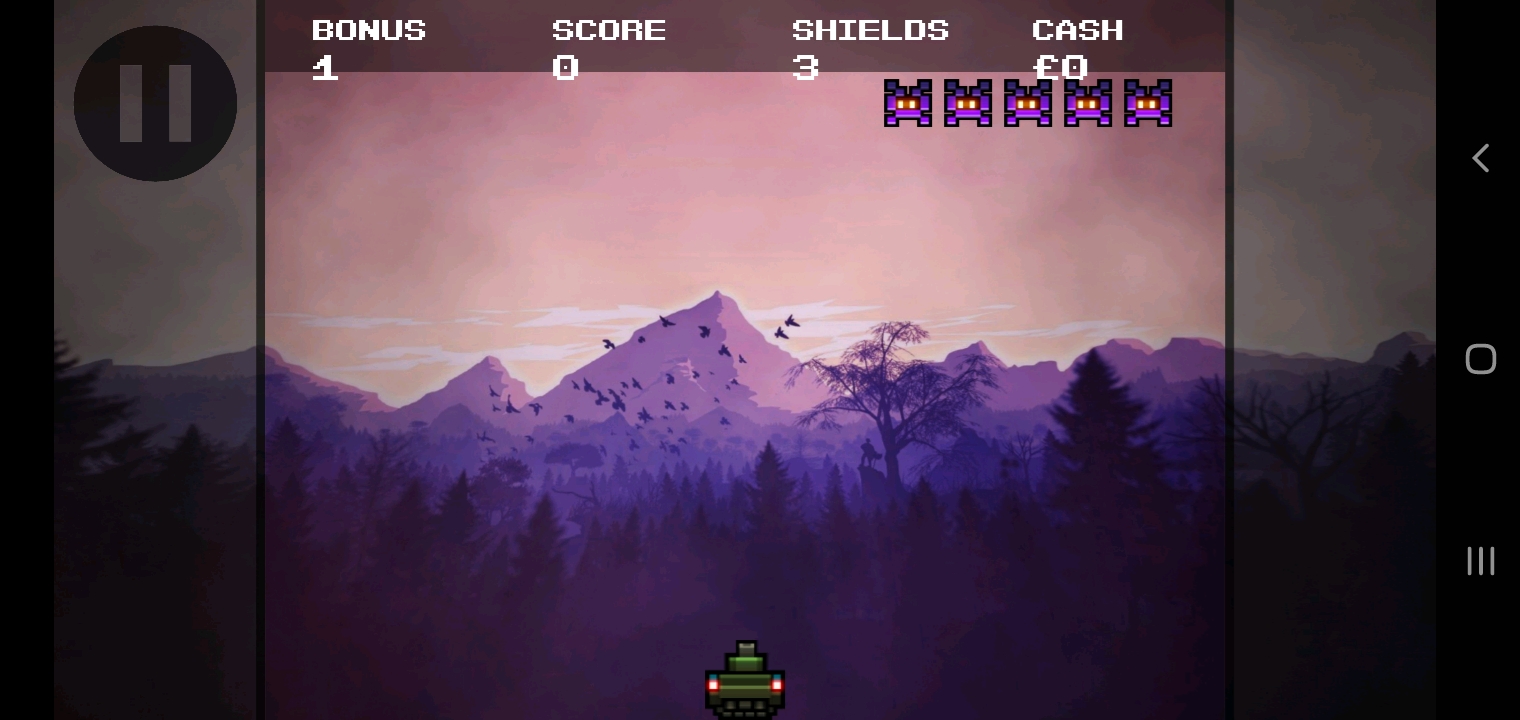This screenshot has height=720, width=1520.
Task: Pause the game
Action: [x=155, y=103]
